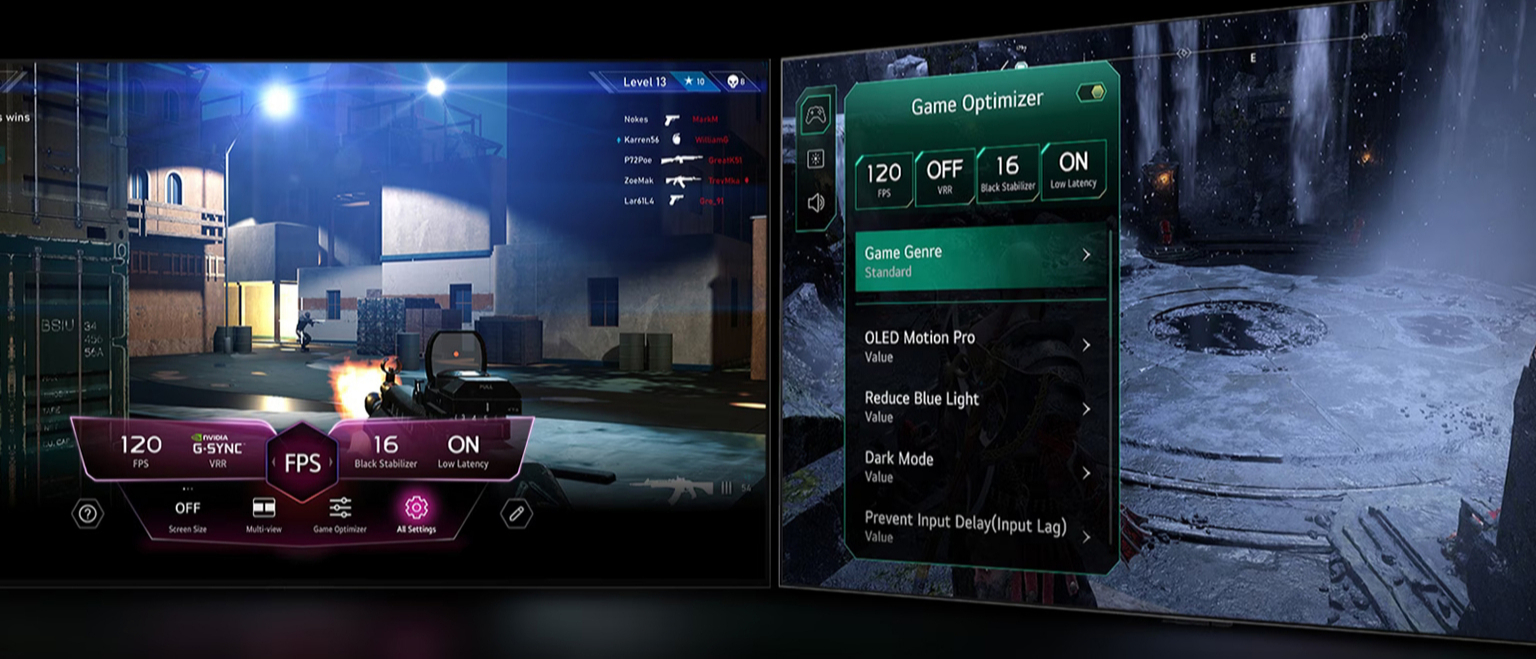The width and height of the screenshot is (1536, 659).
Task: Click the ON Low Latency tile
Action: pyautogui.click(x=1073, y=168)
